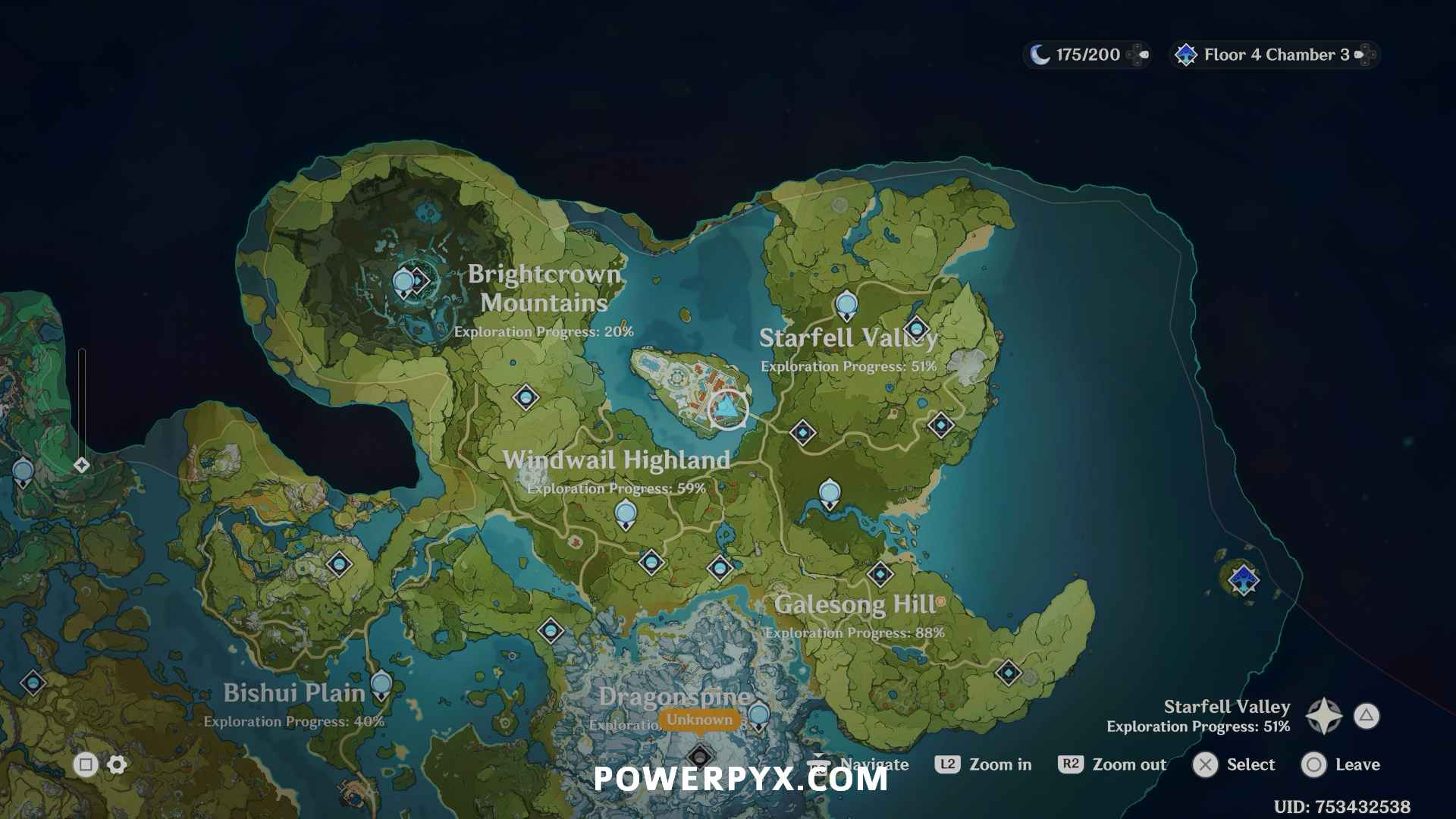Viewport: 1456px width, 819px height.
Task: Choose the Statue of the Seven in Brightcrown Mountains
Action: [403, 284]
